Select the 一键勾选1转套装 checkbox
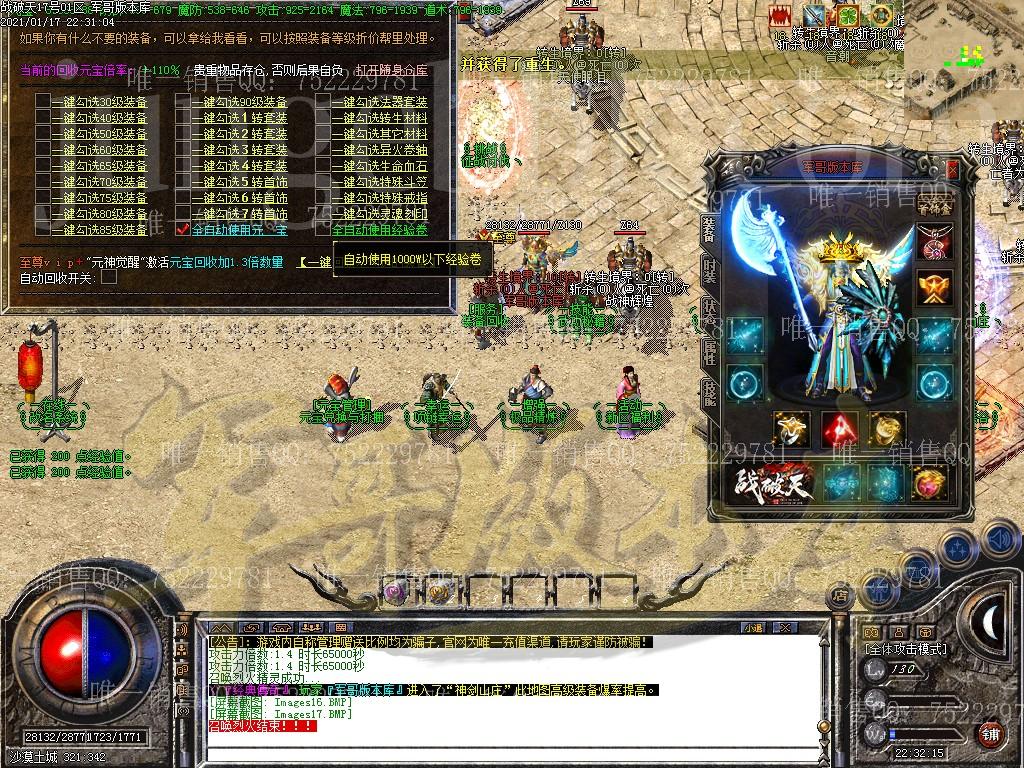This screenshot has height=768, width=1024. click(182, 118)
